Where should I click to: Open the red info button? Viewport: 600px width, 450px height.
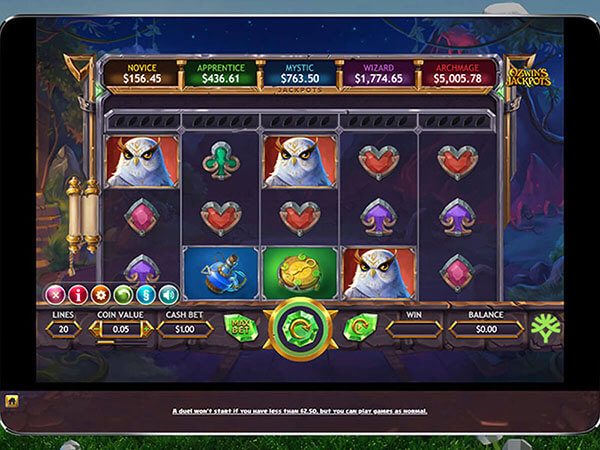78,294
